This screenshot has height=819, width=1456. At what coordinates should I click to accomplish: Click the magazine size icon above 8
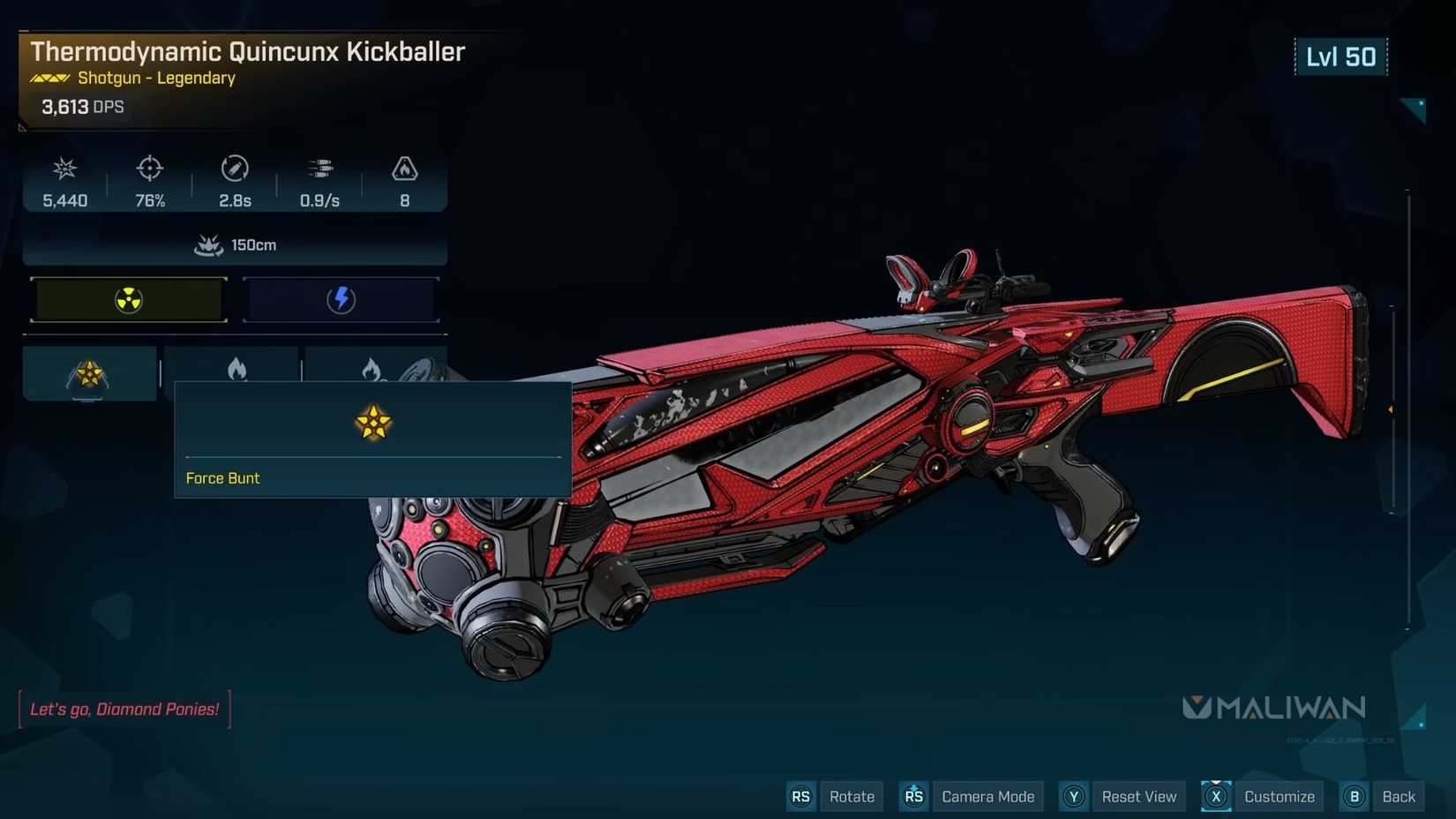click(x=404, y=169)
